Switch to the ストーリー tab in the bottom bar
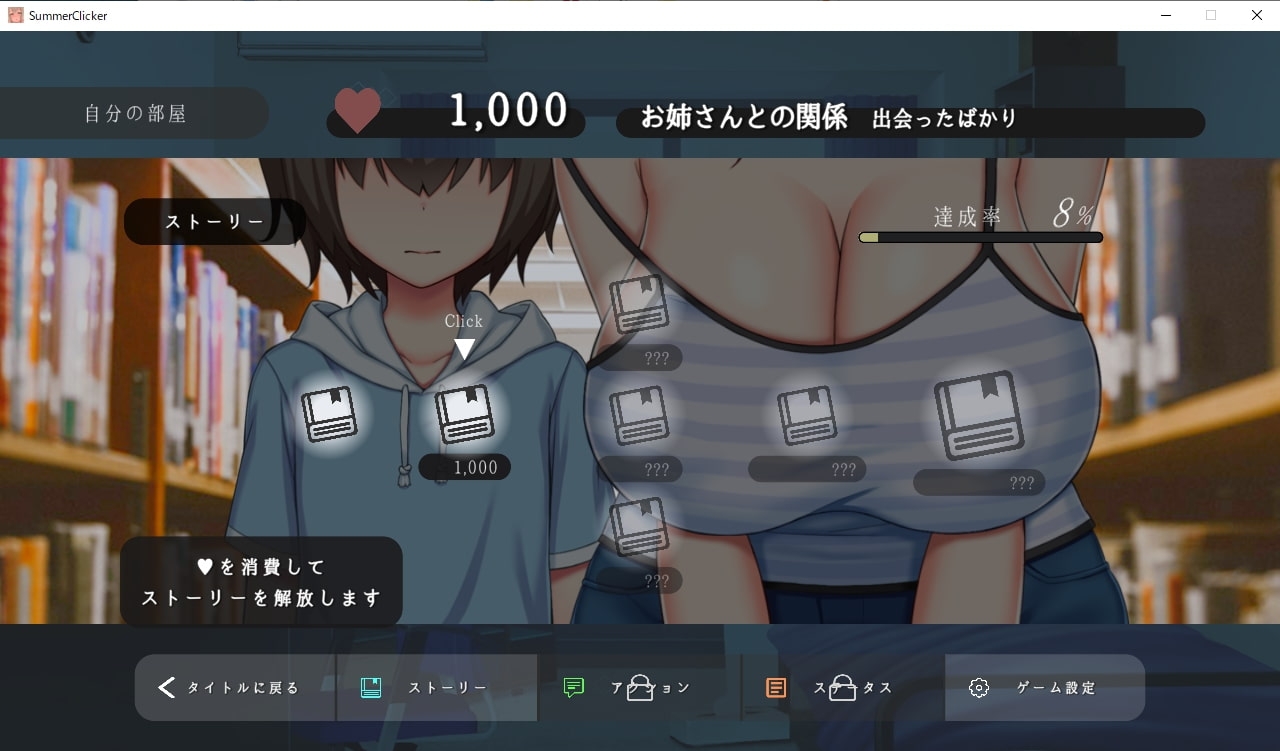1280x751 pixels. (432, 687)
